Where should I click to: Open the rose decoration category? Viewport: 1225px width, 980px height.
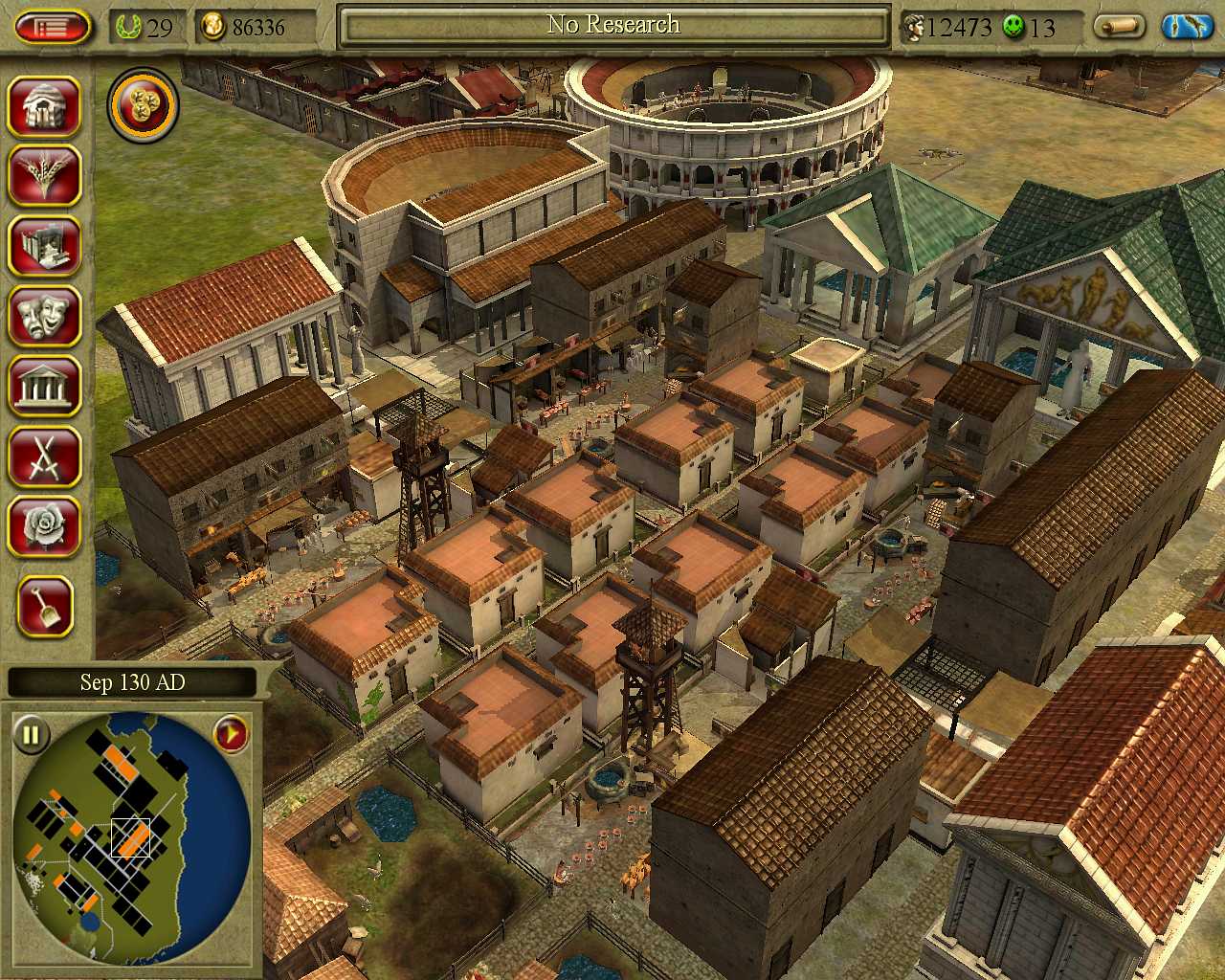[x=44, y=526]
